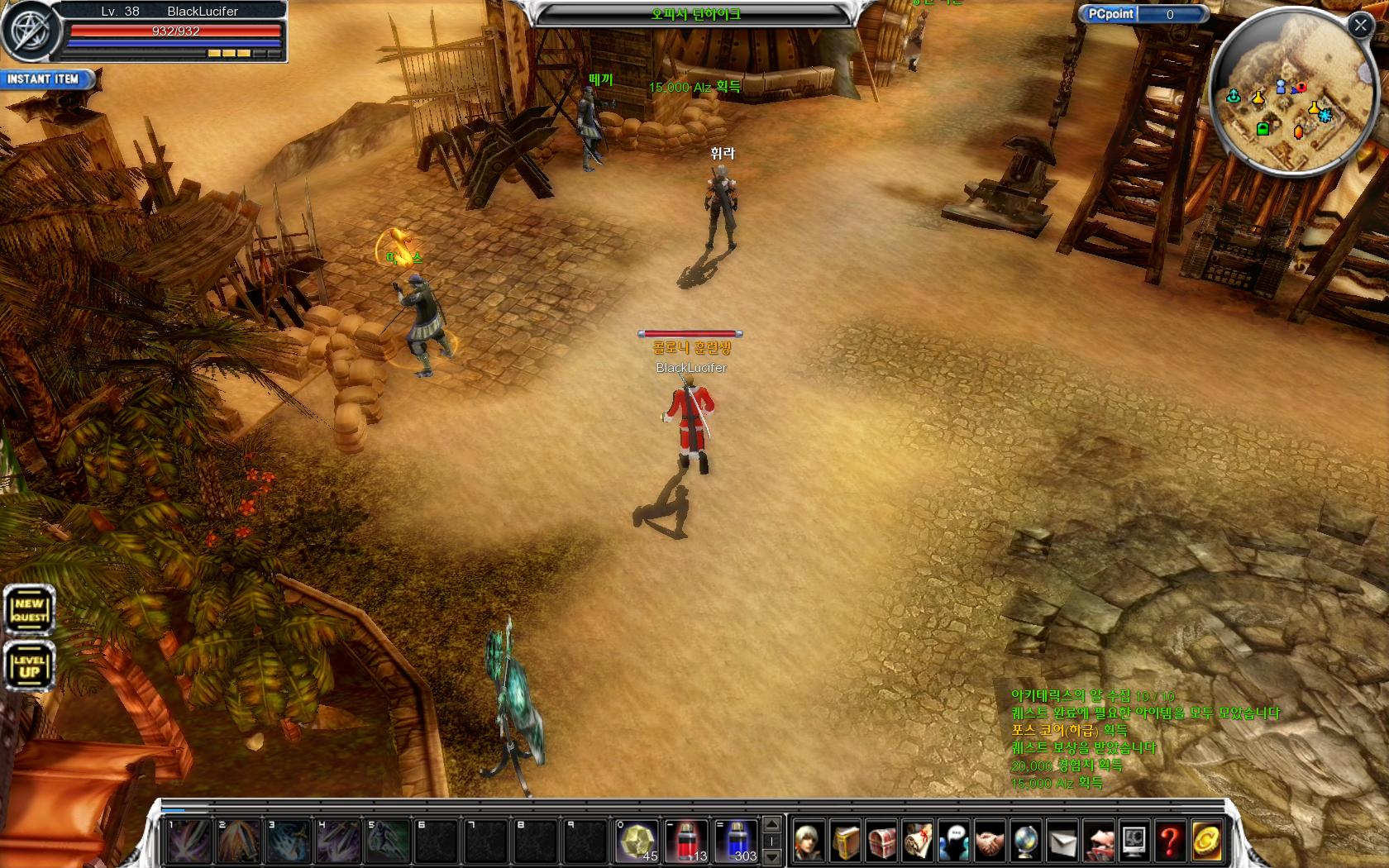
Task: Open help via the red question mark
Action: pyautogui.click(x=1170, y=842)
